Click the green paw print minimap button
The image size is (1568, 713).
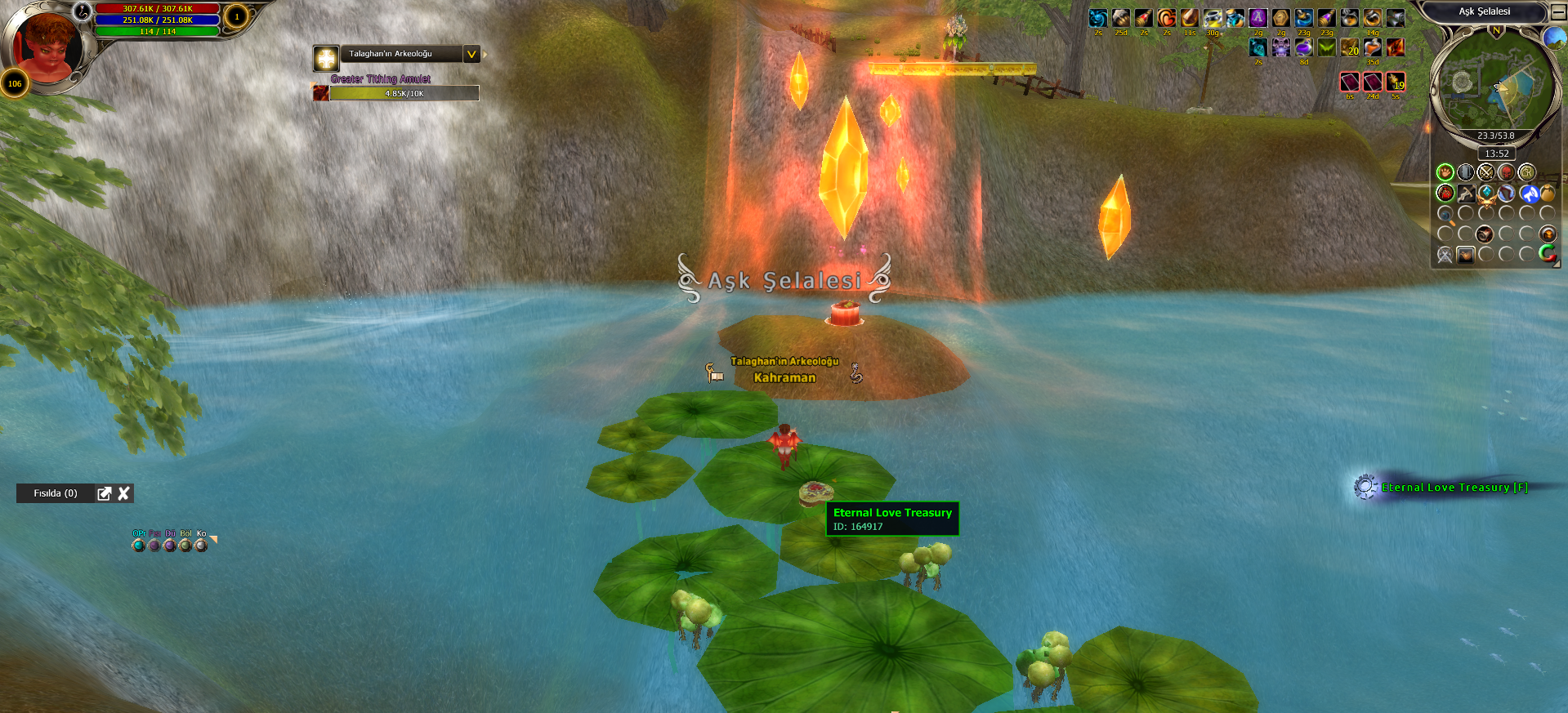click(x=1445, y=172)
